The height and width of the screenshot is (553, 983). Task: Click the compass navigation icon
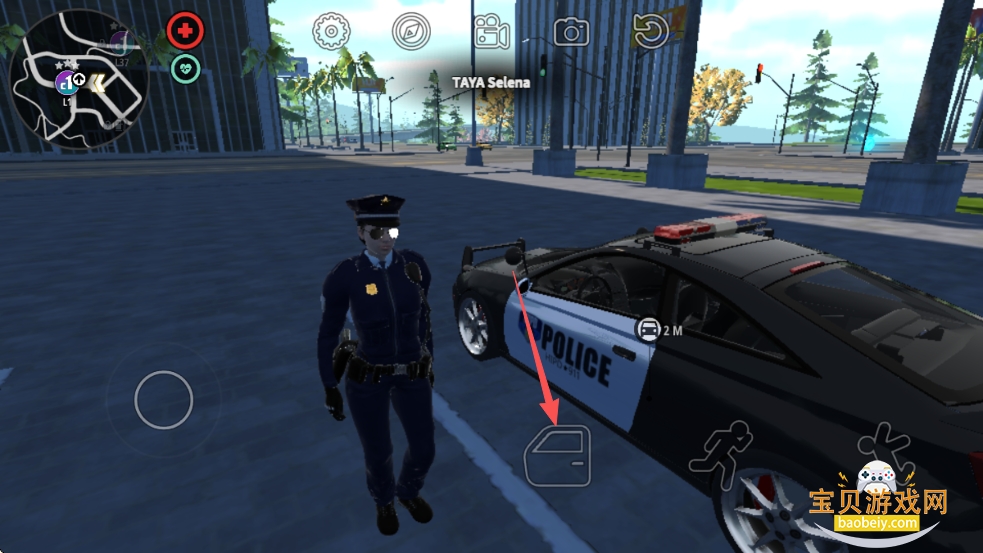coord(411,32)
